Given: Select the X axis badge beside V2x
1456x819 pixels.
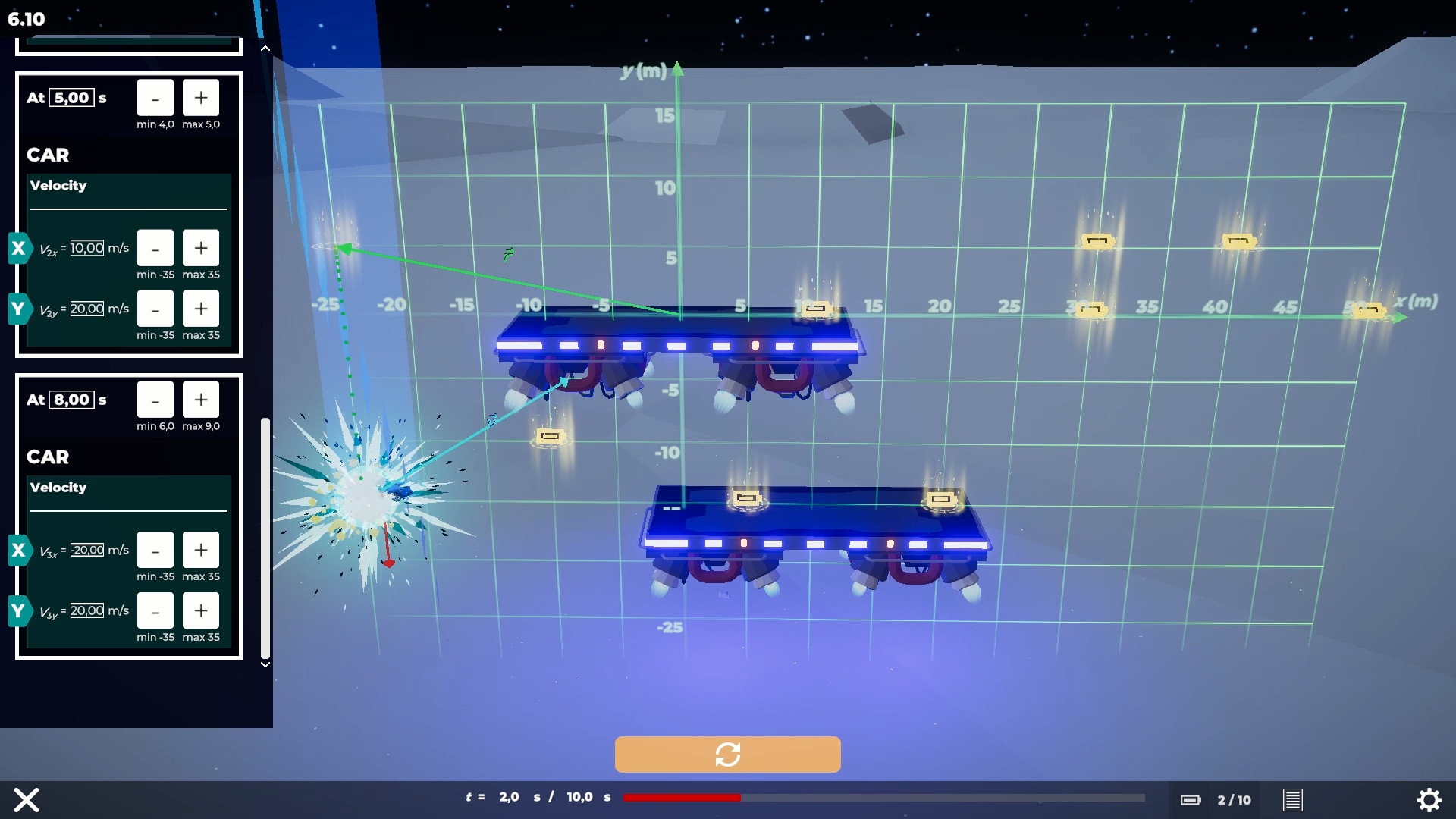Looking at the screenshot, I should (x=19, y=247).
